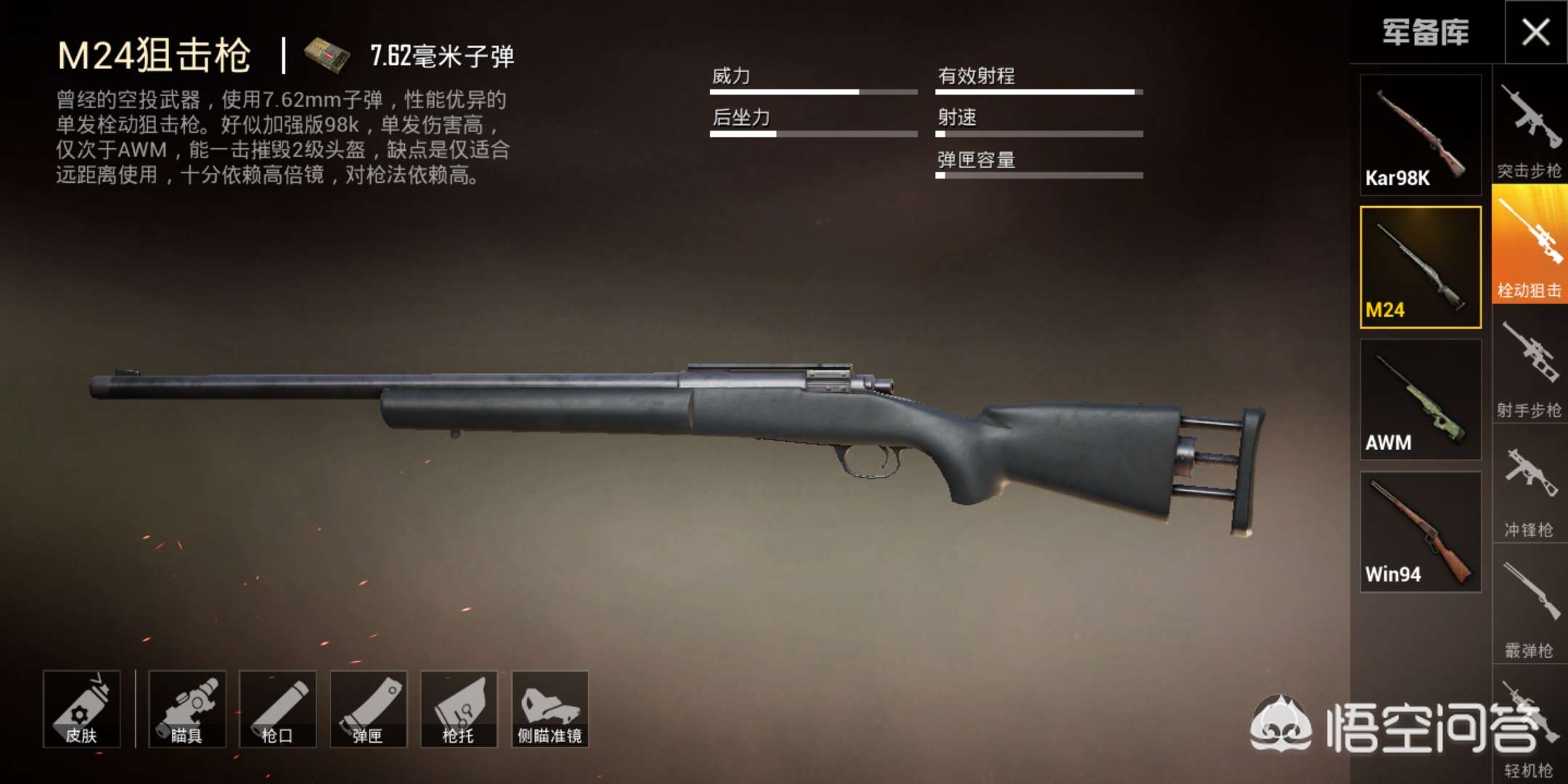The width and height of the screenshot is (1568, 784).
Task: Open the 皮肤 skin button
Action: coord(81,709)
